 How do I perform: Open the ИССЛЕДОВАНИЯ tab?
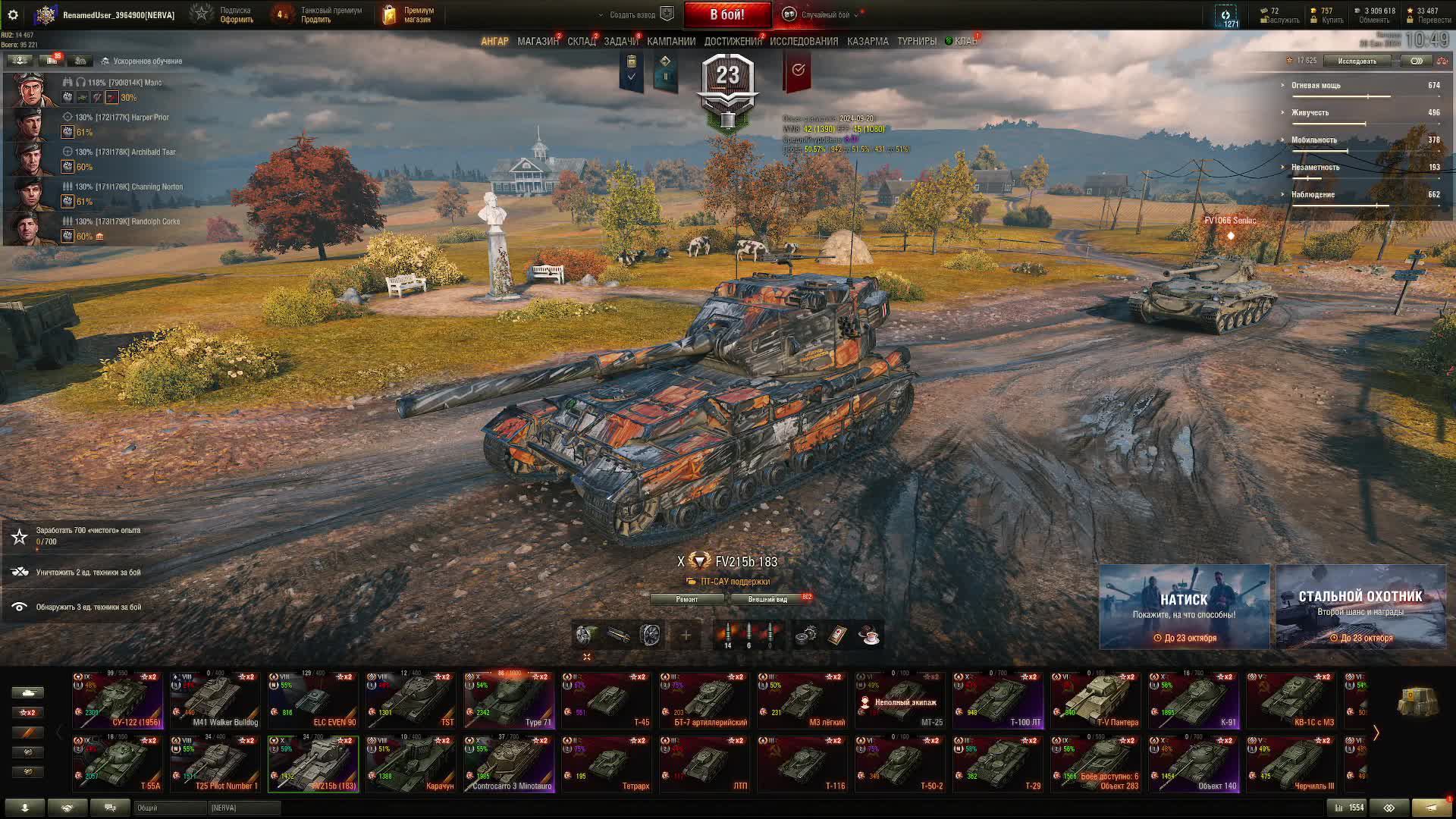(x=804, y=42)
